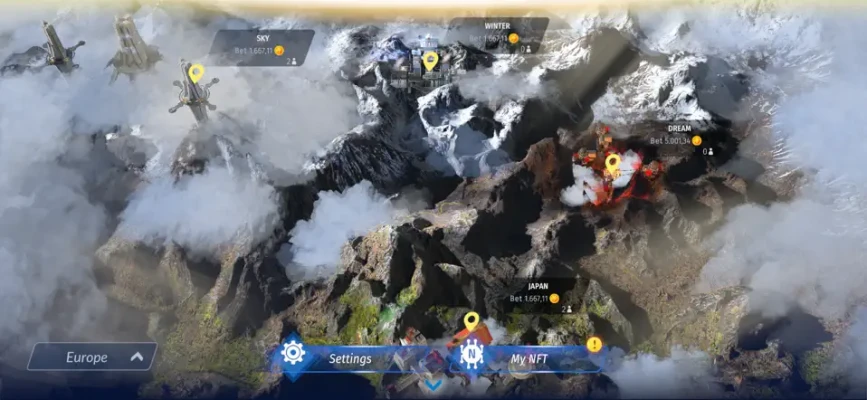
Task: Select the SKY arena label
Action: coord(262,47)
